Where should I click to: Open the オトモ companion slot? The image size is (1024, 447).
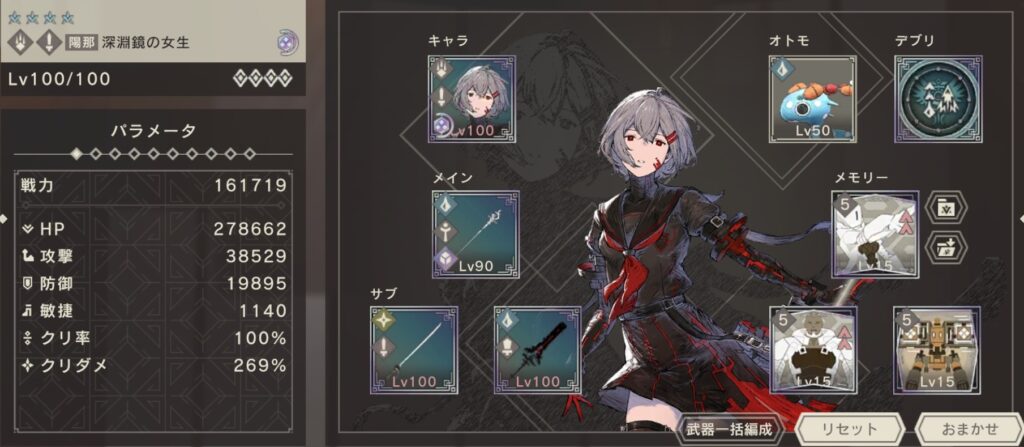(812, 98)
